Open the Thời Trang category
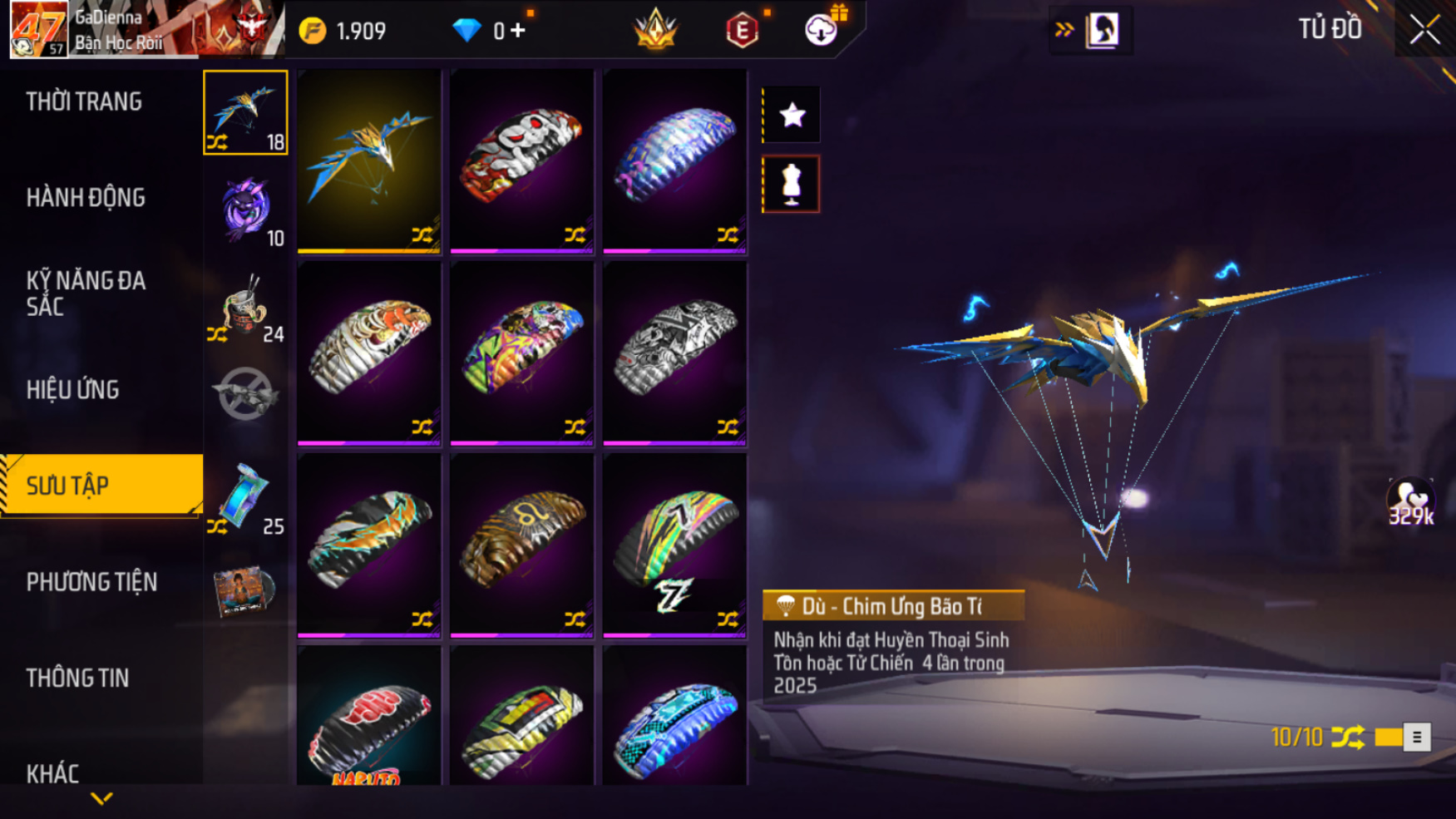1456x819 pixels. [84, 101]
